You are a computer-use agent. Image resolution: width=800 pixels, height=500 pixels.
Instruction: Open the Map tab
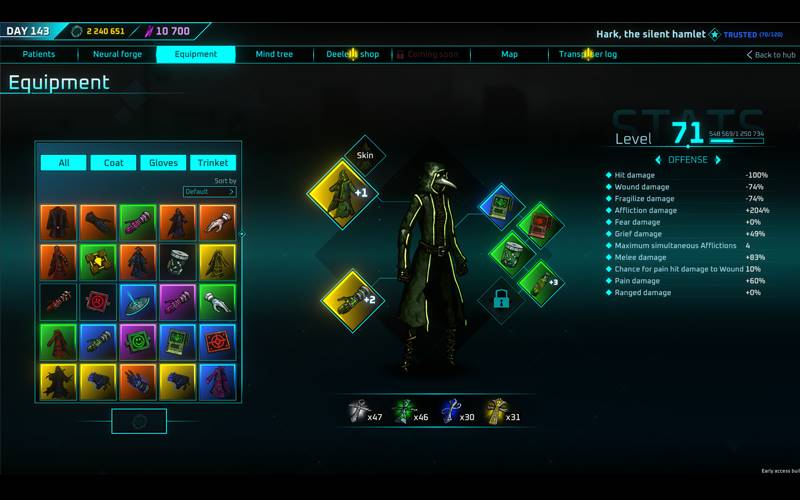[x=509, y=54]
